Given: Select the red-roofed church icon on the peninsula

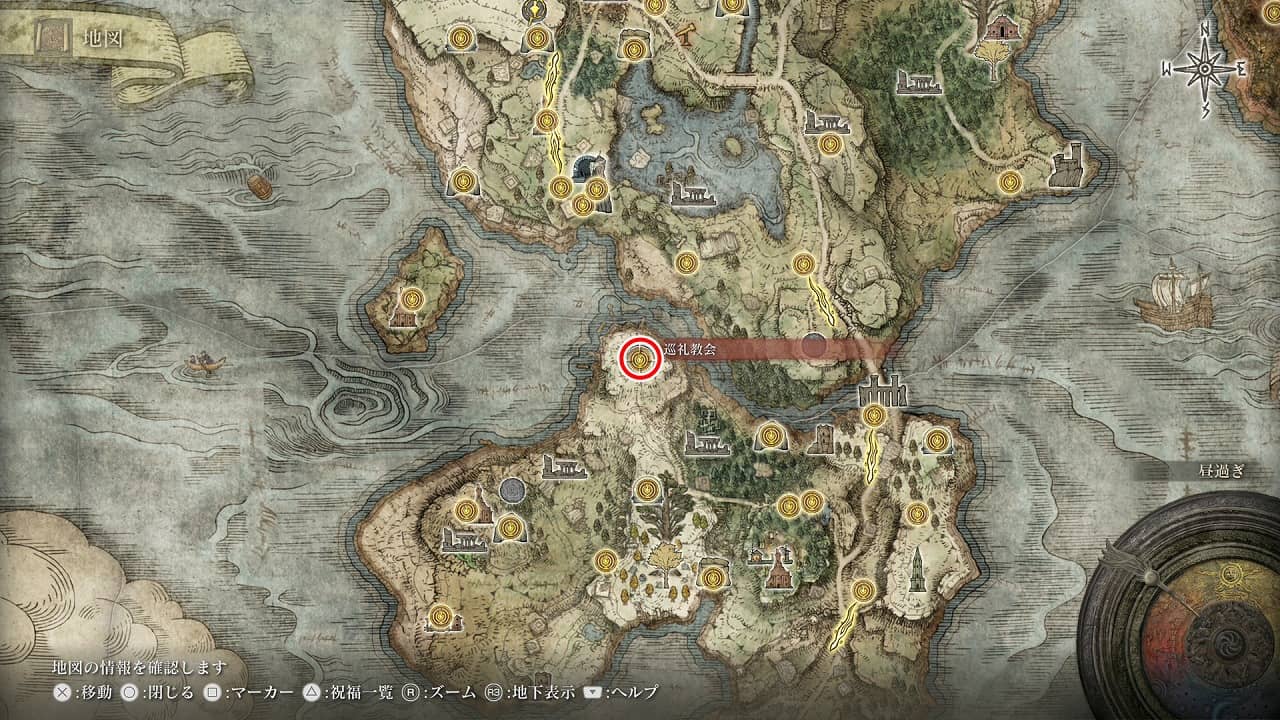Looking at the screenshot, I should pyautogui.click(x=778, y=570).
